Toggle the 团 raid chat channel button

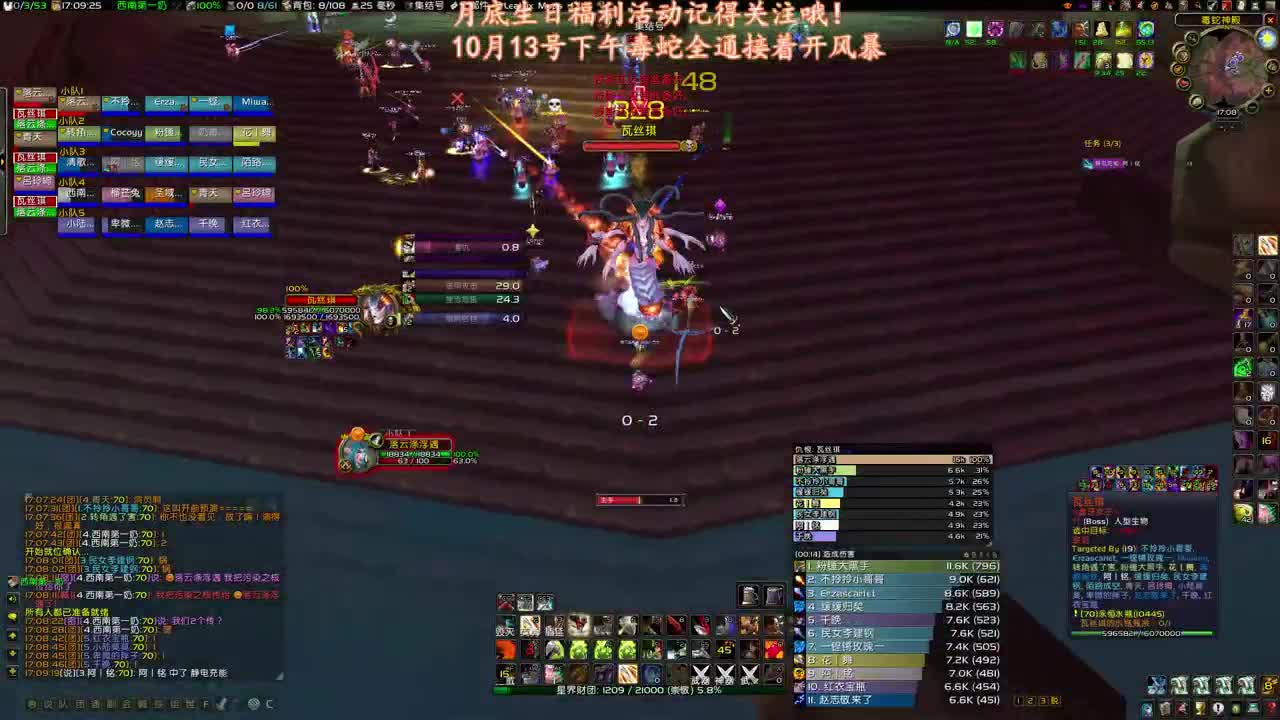(x=77, y=704)
